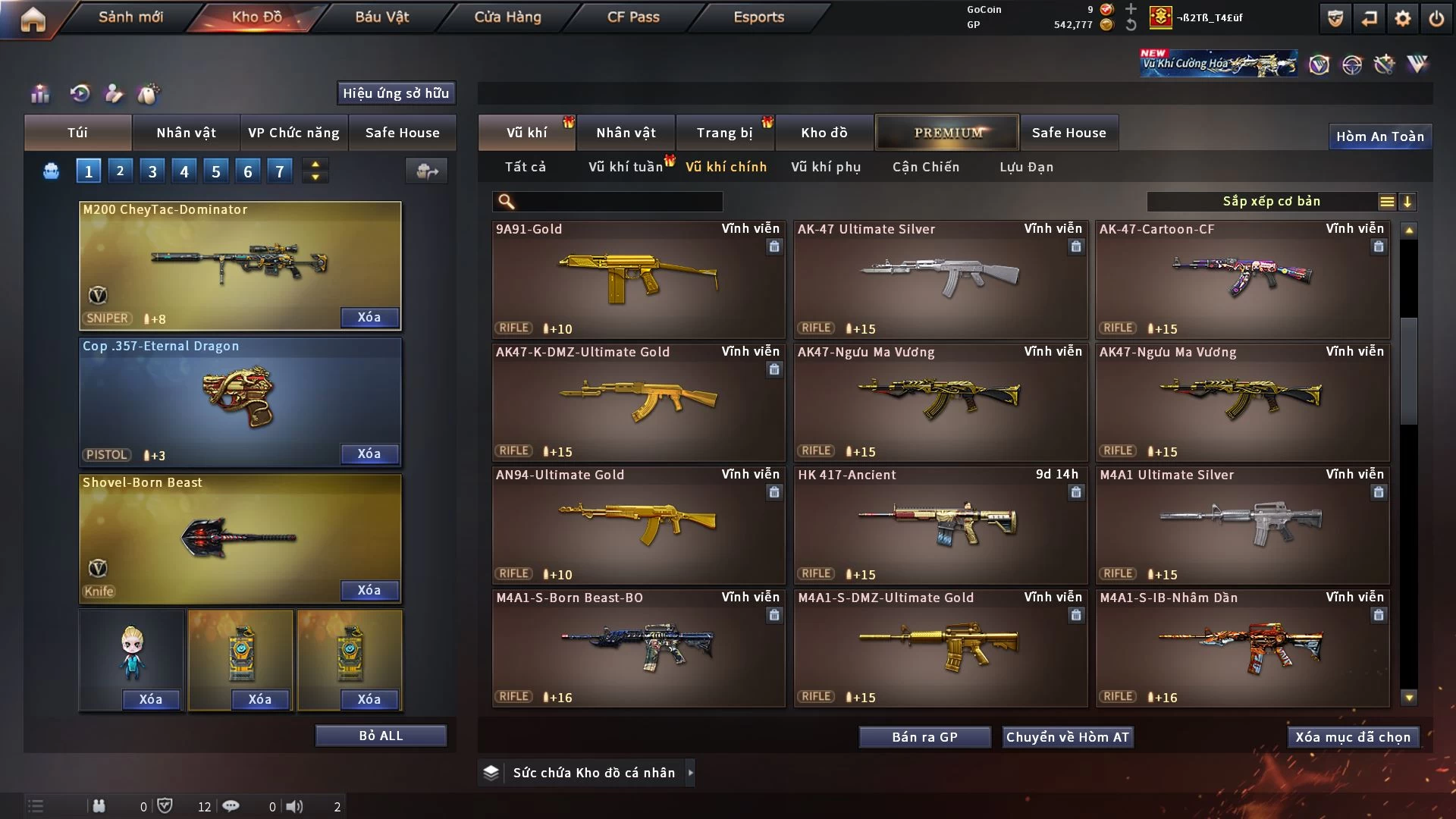Remove the M200 CheyTac-Dominator with Xóa
Viewport: 1456px width, 819px height.
pos(369,317)
